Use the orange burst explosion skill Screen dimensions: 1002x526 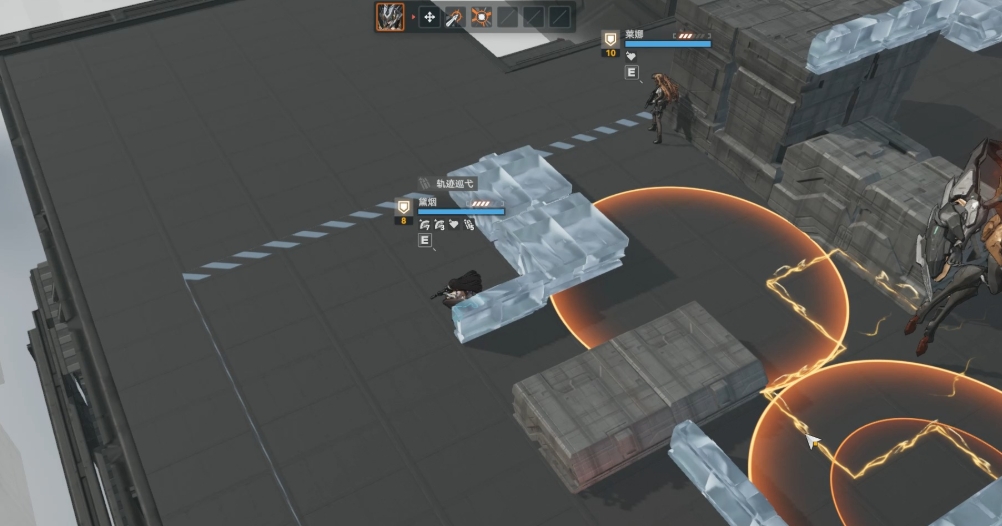click(481, 17)
